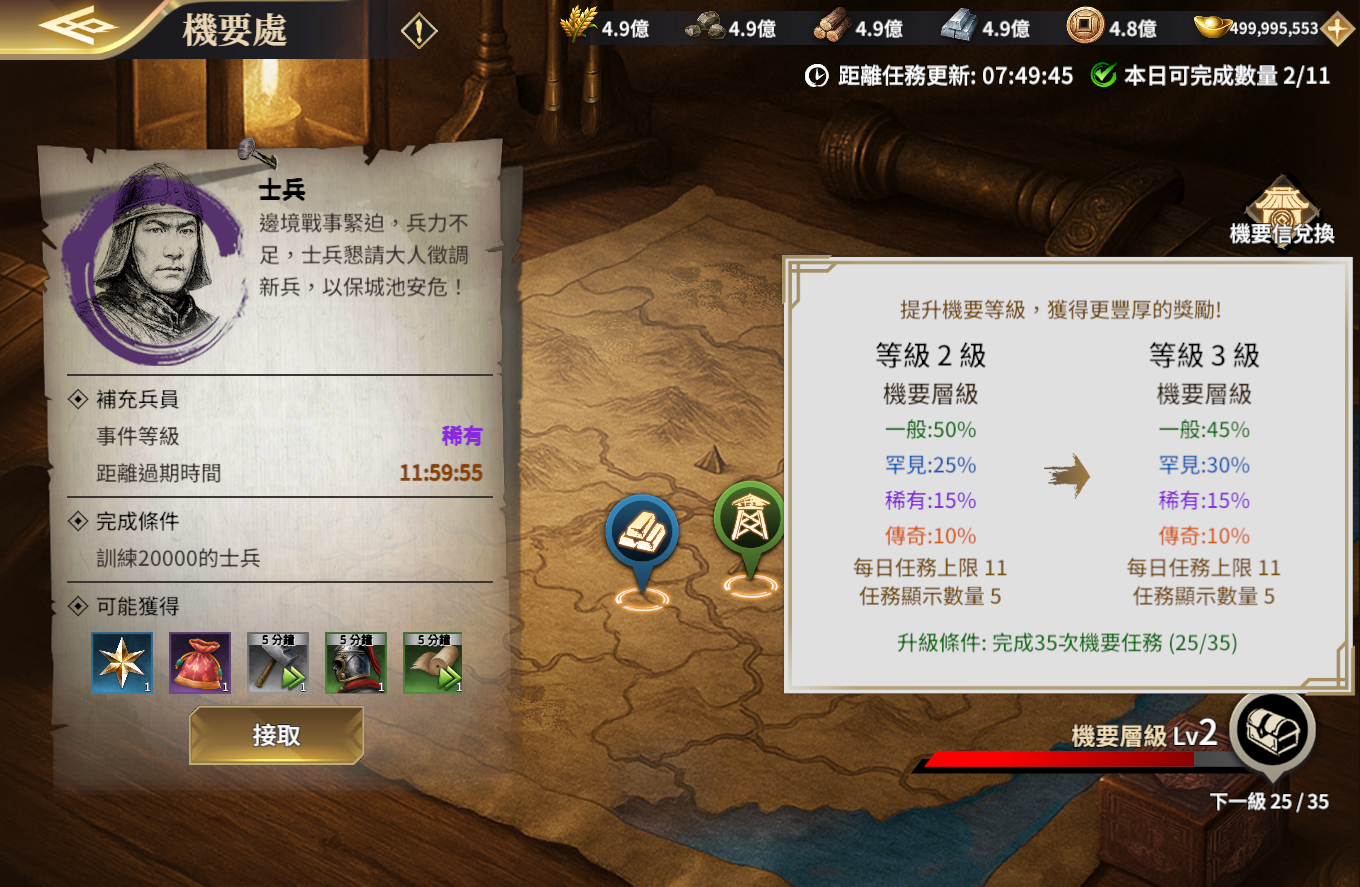The width and height of the screenshot is (1360, 887).
Task: Open the reward chest icon near 機要層級
Action: pyautogui.click(x=1272, y=733)
